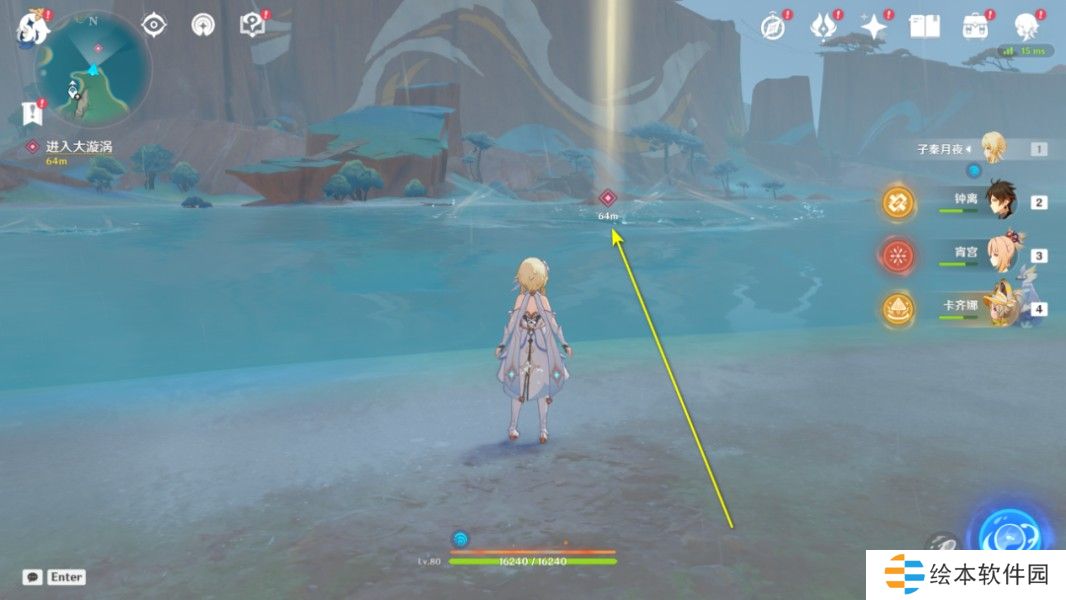Open the adventurer handbook book icon
Image resolution: width=1066 pixels, height=600 pixels.
tap(924, 27)
